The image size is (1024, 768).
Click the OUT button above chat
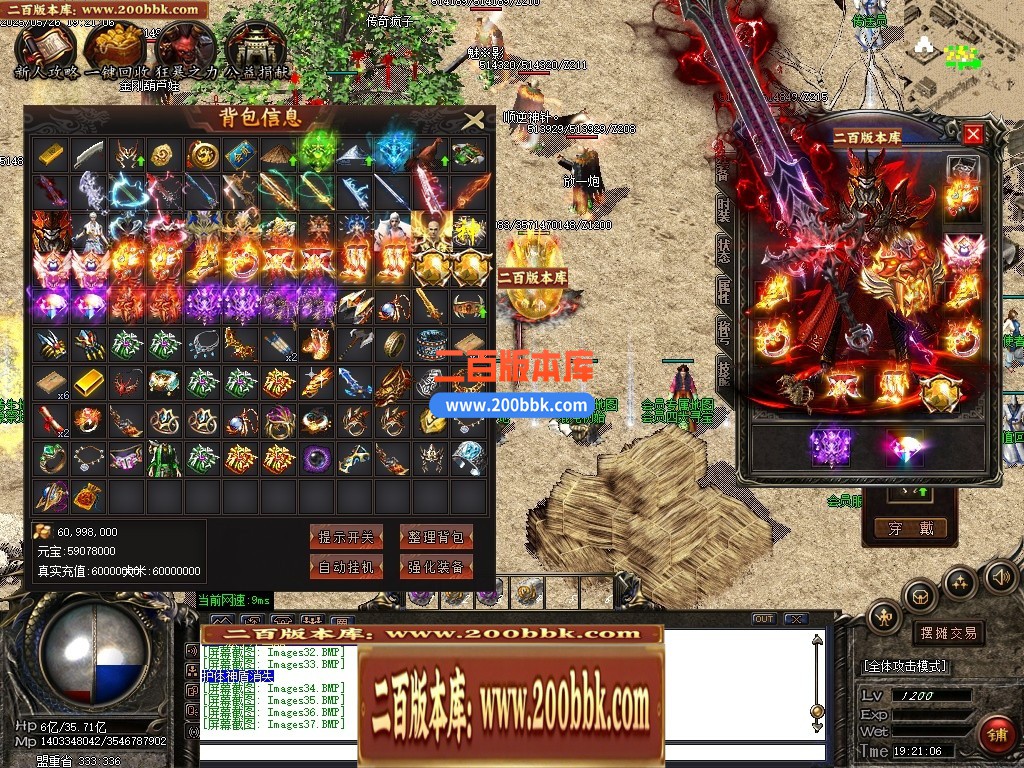point(763,619)
